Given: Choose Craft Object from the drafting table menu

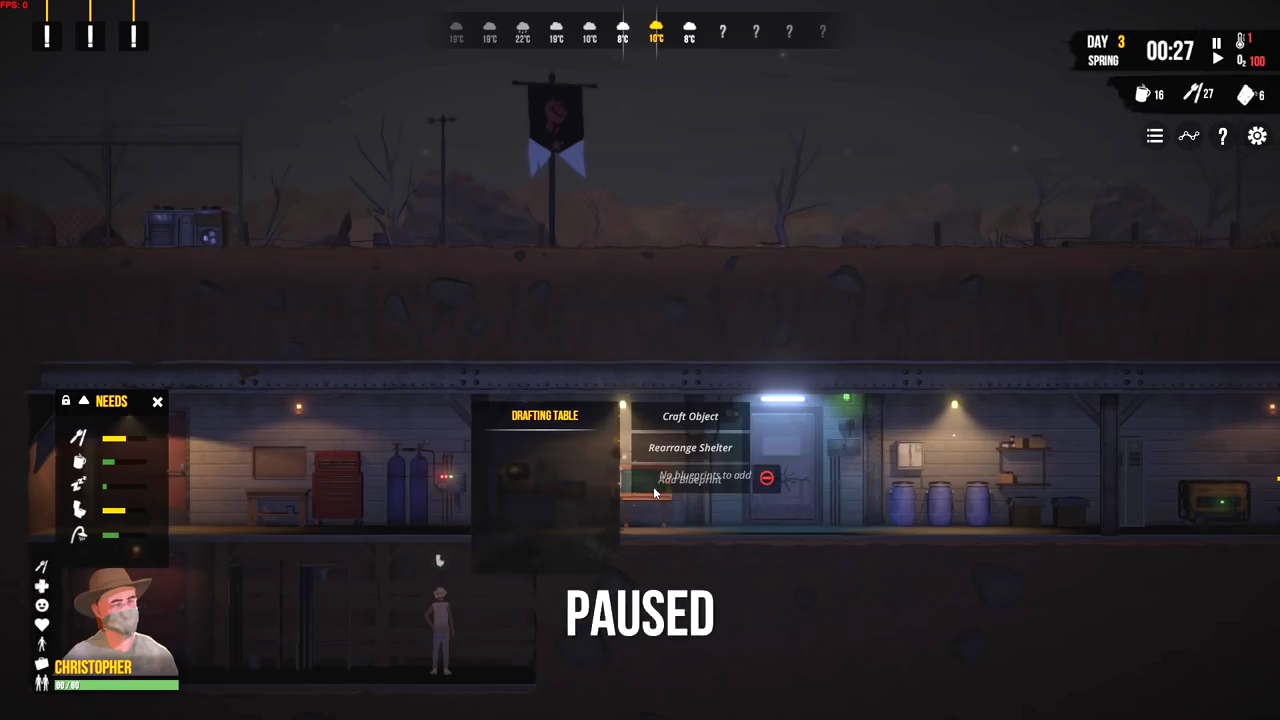Looking at the screenshot, I should (690, 416).
